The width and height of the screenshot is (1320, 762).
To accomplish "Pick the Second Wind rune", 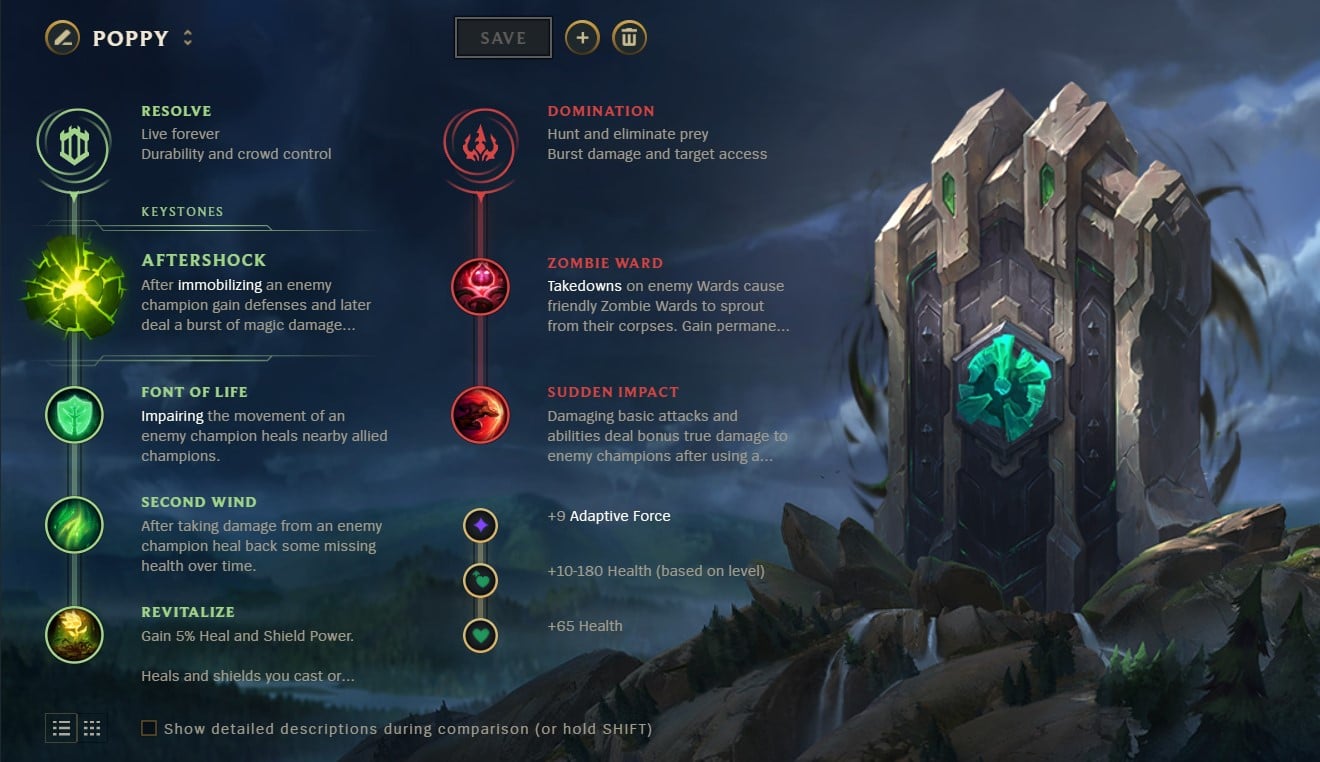I will [74, 524].
